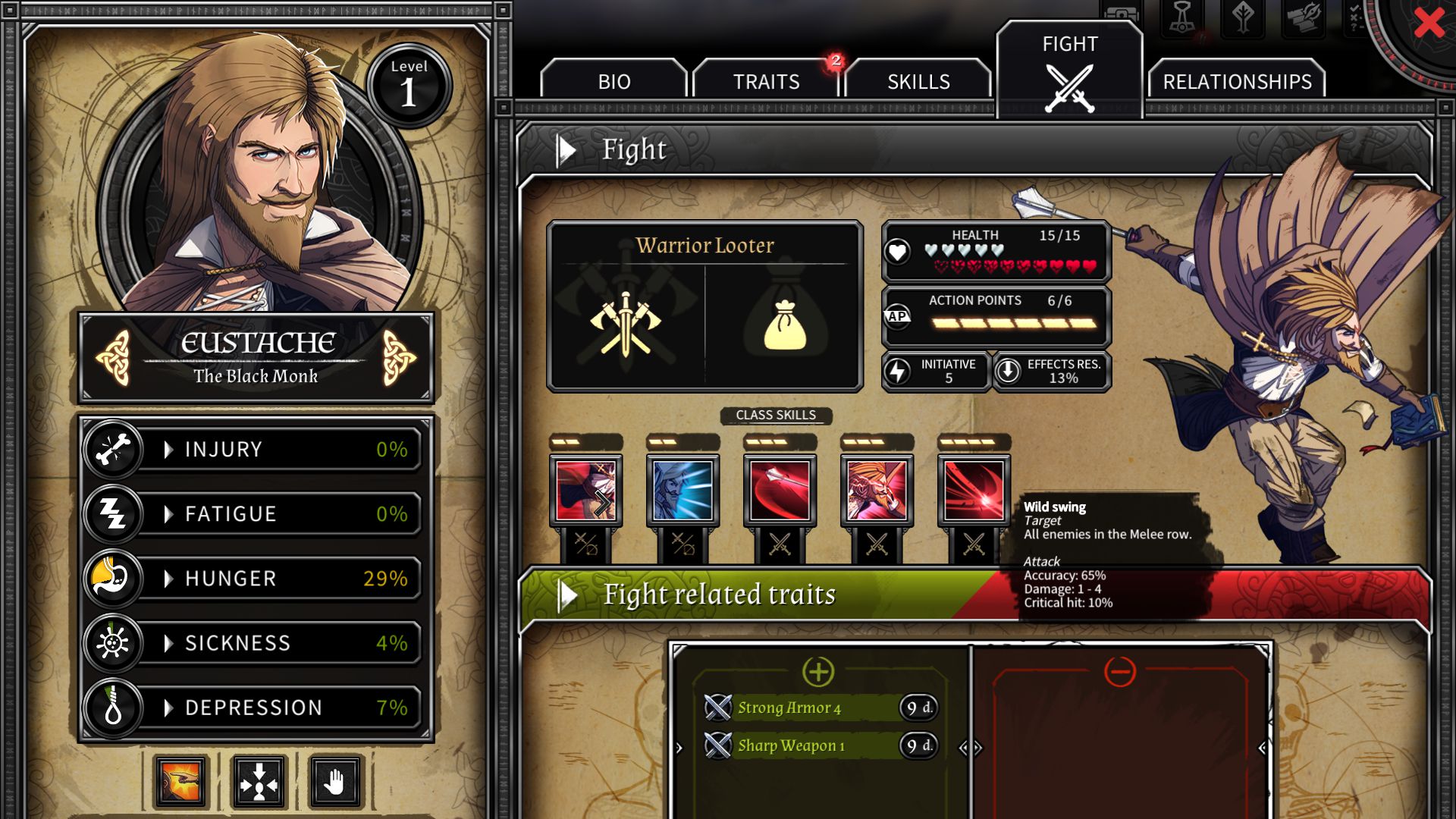This screenshot has height=819, width=1456.
Task: Show the RELATIONSHIPS tab
Action: click(x=1237, y=81)
